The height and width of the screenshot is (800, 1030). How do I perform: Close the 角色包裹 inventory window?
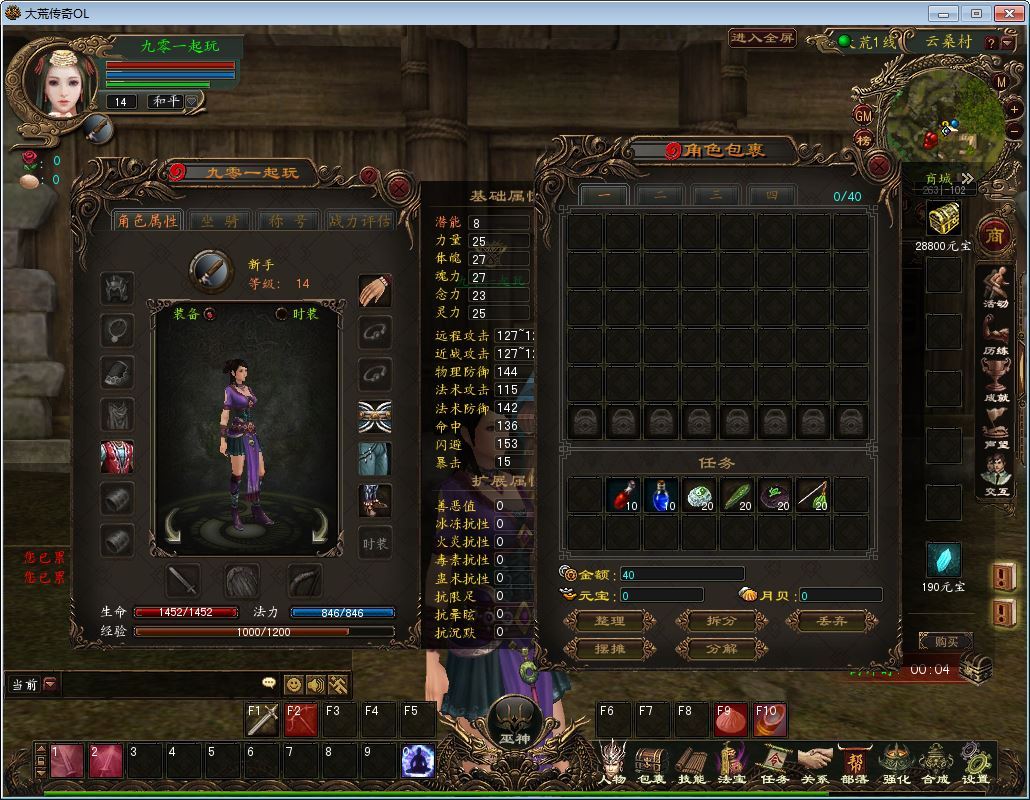[x=879, y=166]
